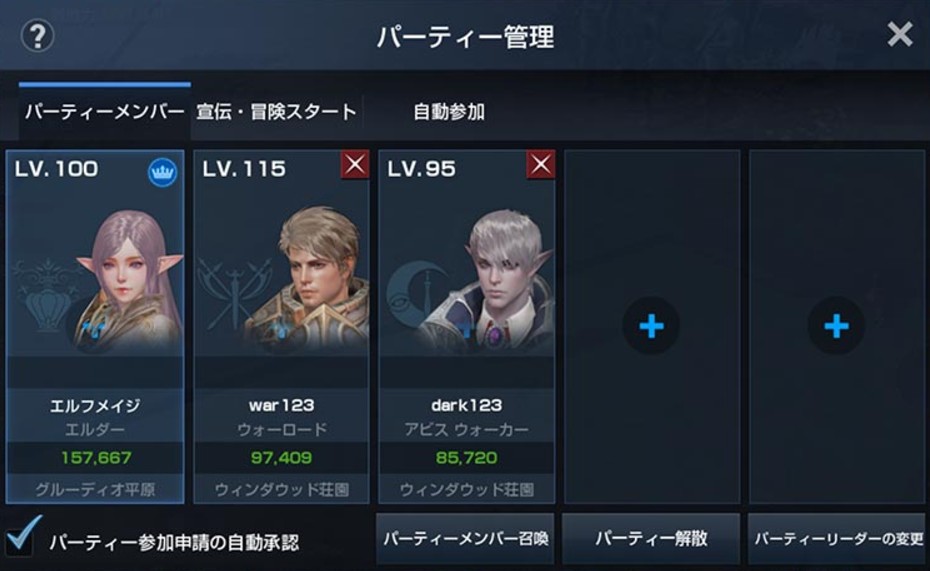Open the help question mark icon
This screenshot has width=930, height=571.
(x=37, y=37)
